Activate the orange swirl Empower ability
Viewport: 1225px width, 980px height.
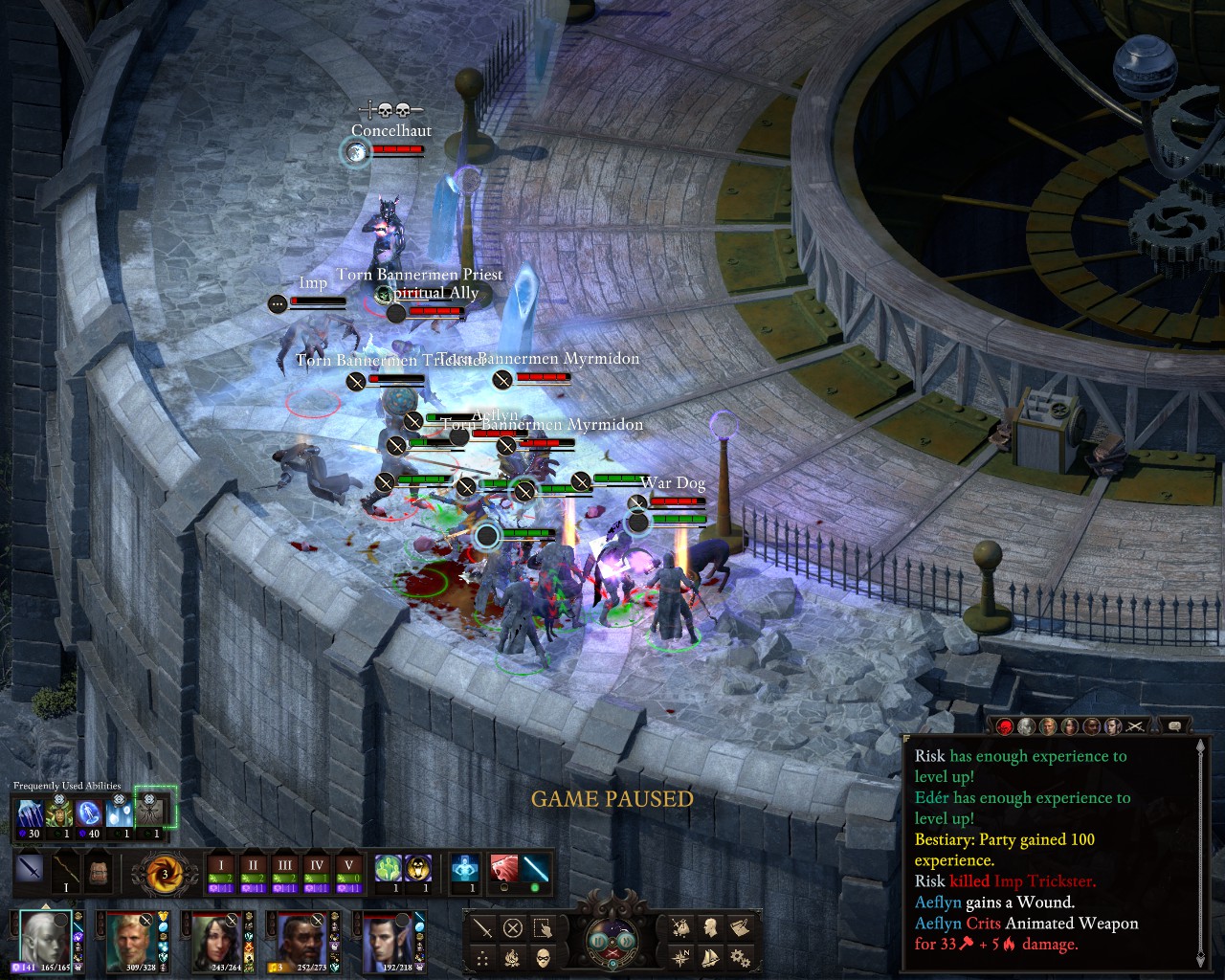click(x=165, y=874)
